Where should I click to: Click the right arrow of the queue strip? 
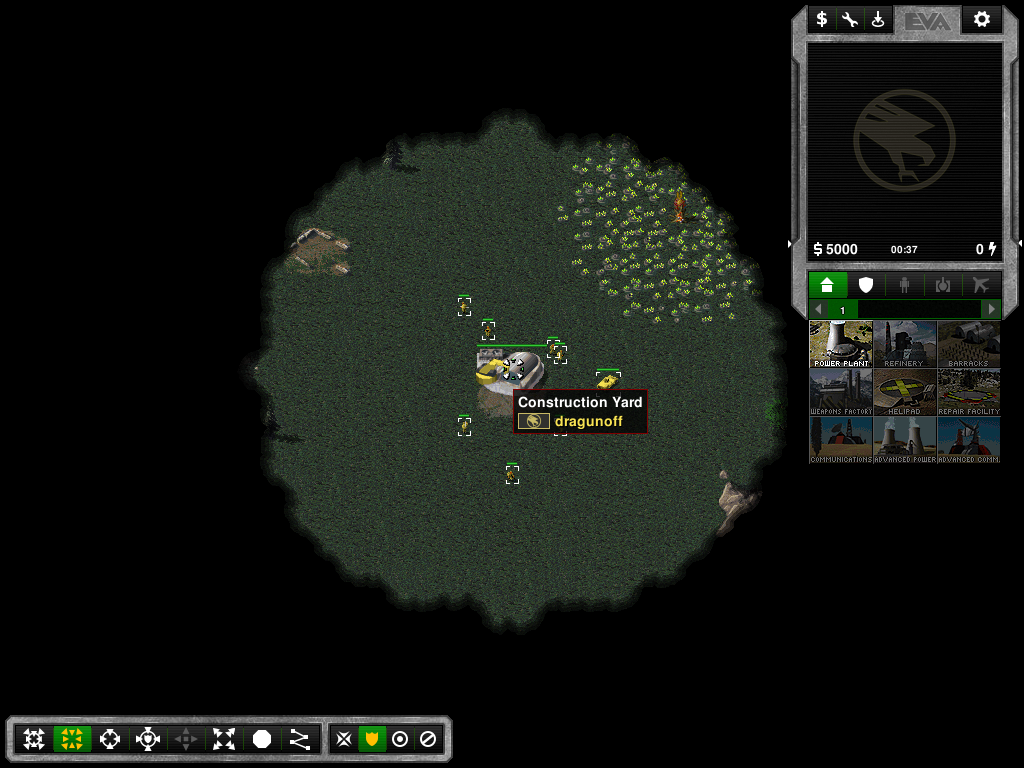pos(992,310)
